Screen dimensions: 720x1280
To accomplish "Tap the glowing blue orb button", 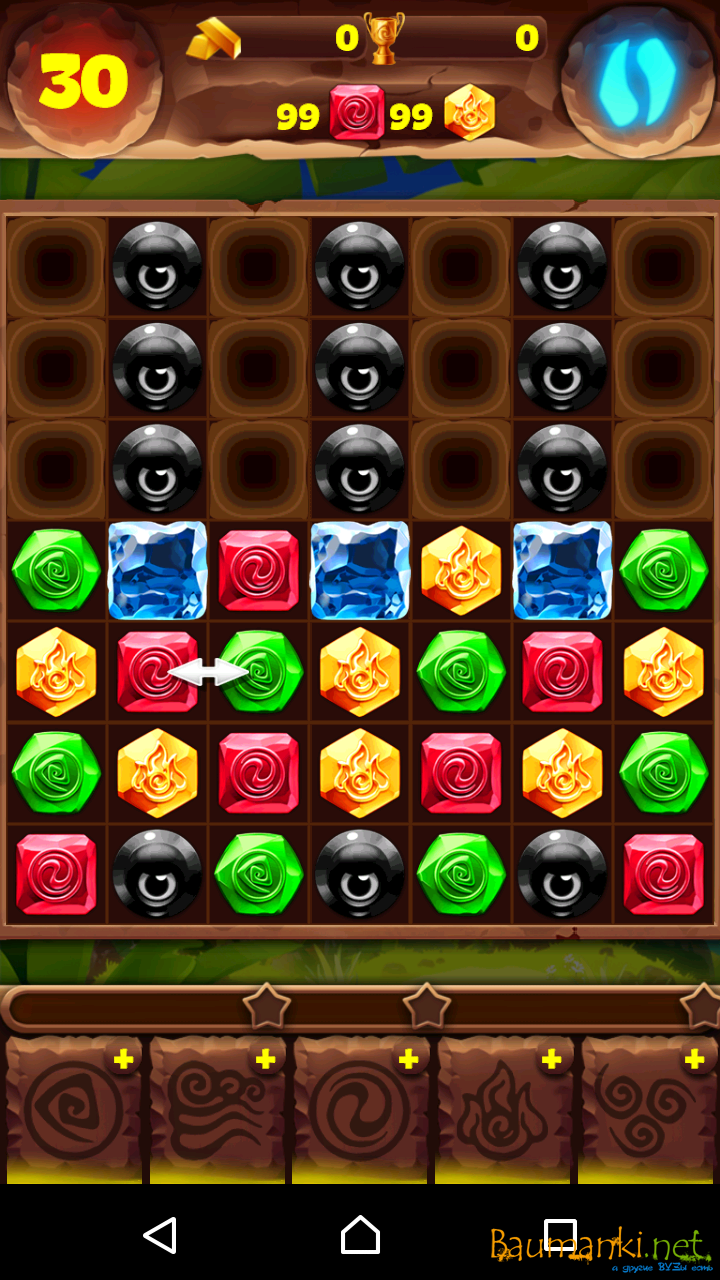I will click(636, 80).
